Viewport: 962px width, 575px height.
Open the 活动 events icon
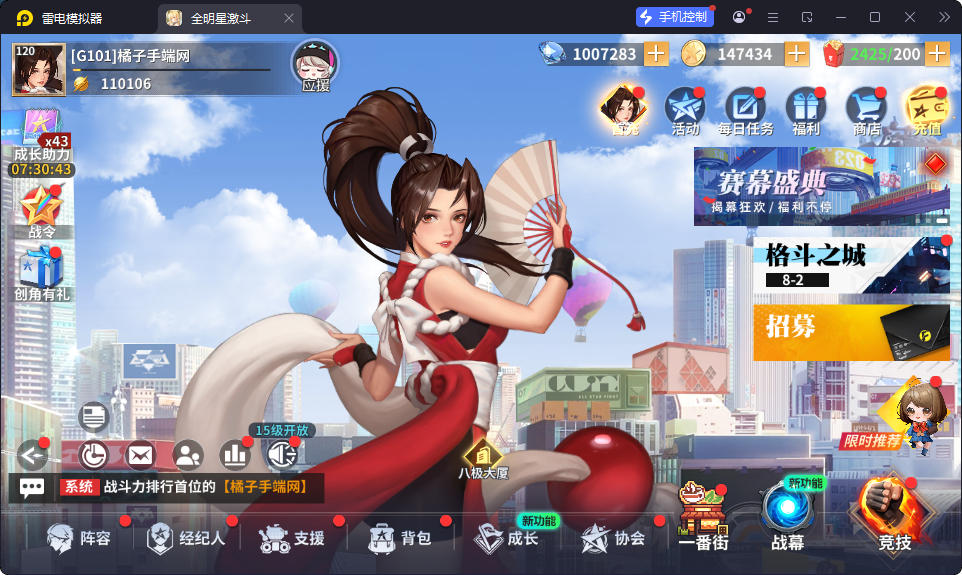[685, 110]
